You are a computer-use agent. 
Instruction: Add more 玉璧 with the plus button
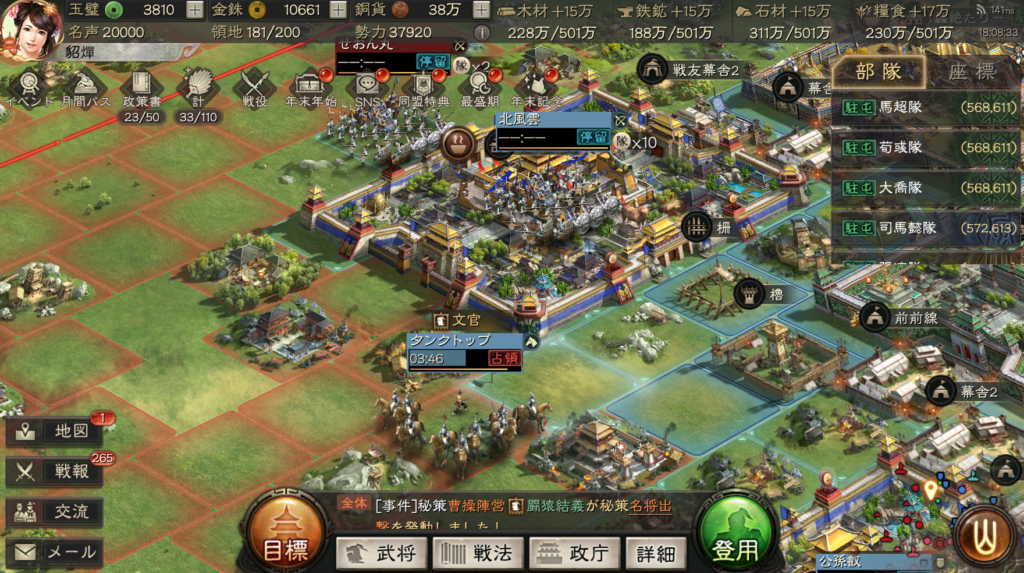(x=195, y=11)
